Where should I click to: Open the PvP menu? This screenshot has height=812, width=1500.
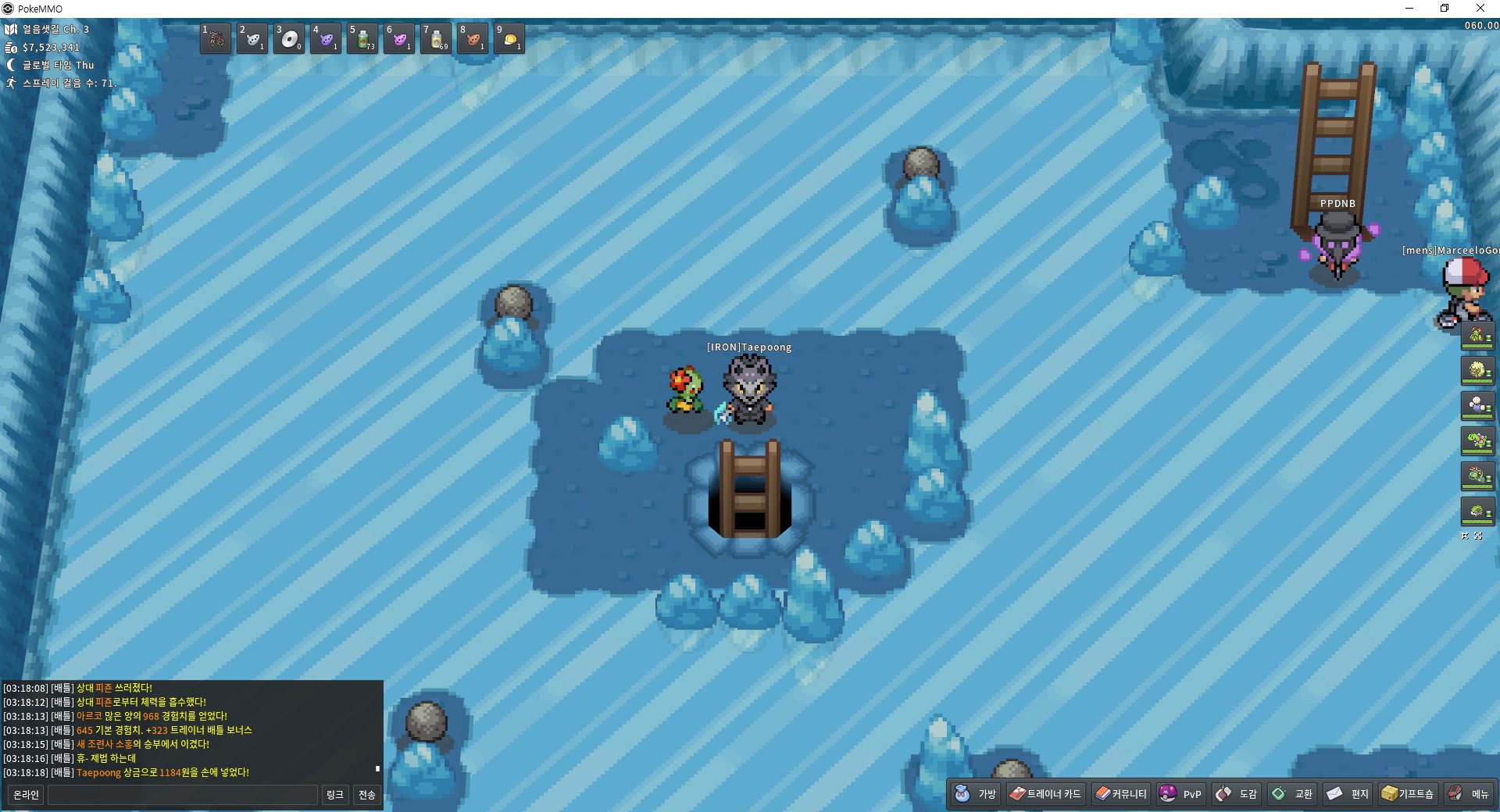pos(1180,794)
